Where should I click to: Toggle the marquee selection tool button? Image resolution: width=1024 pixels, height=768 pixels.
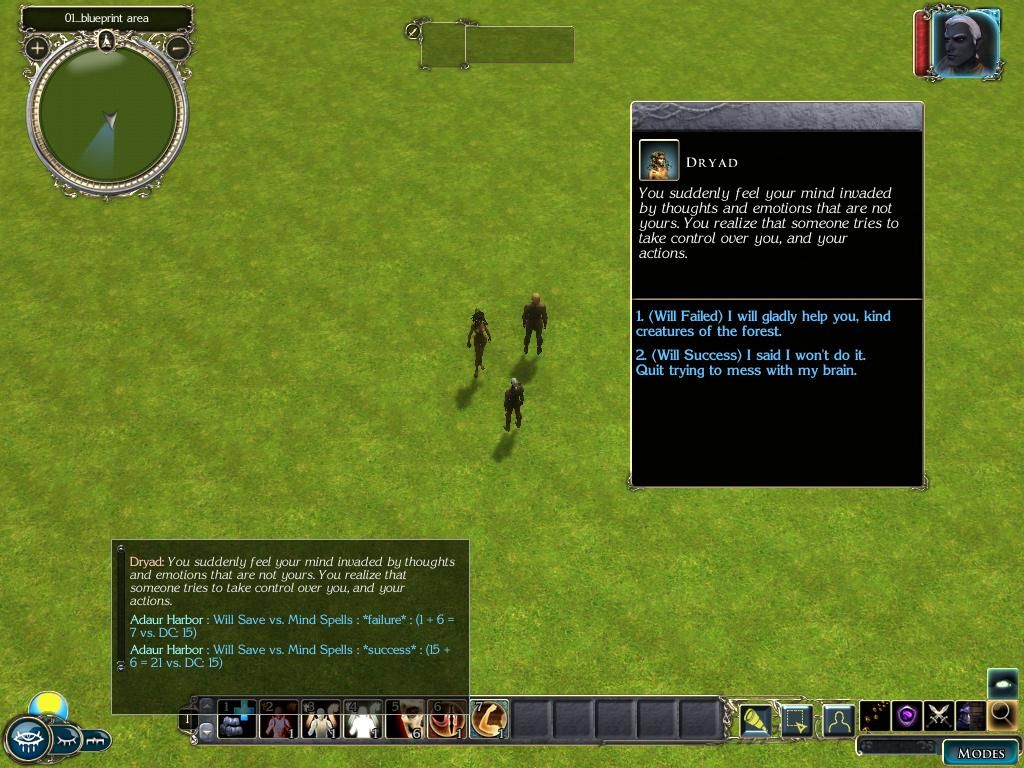(x=797, y=719)
